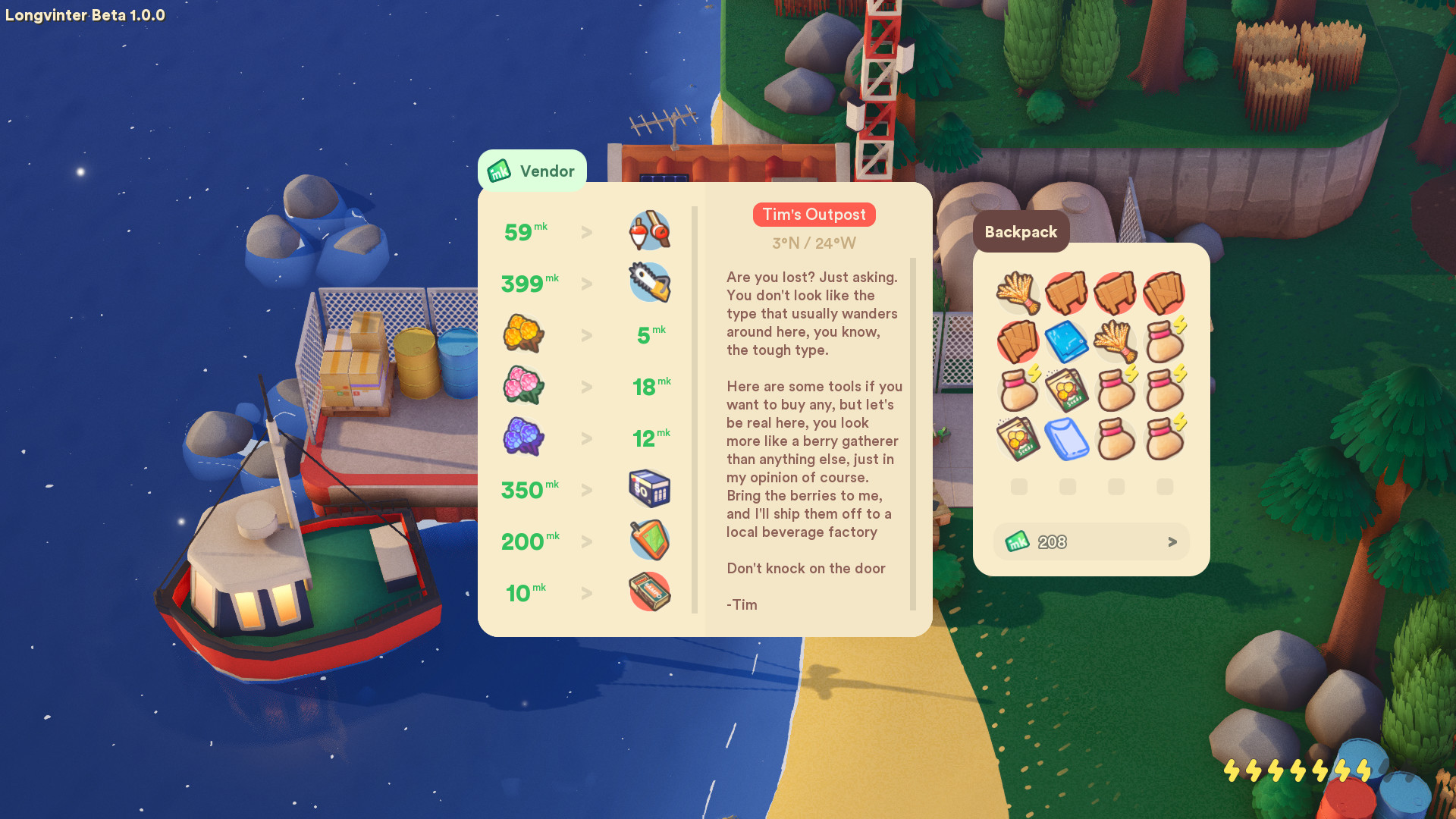Expand the money balance with the chevron
The width and height of the screenshot is (1456, 819).
click(1172, 541)
